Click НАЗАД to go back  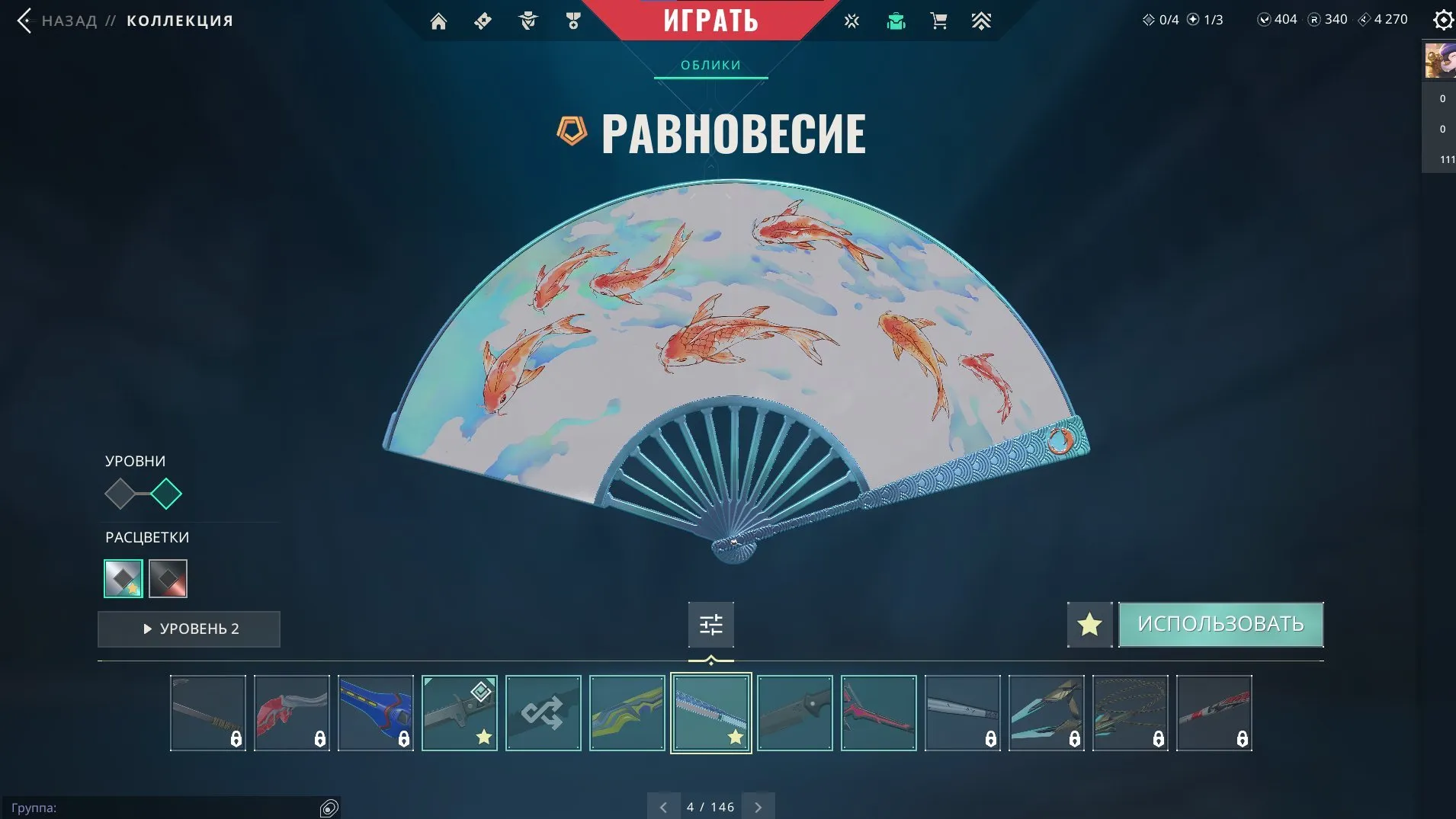pyautogui.click(x=69, y=21)
